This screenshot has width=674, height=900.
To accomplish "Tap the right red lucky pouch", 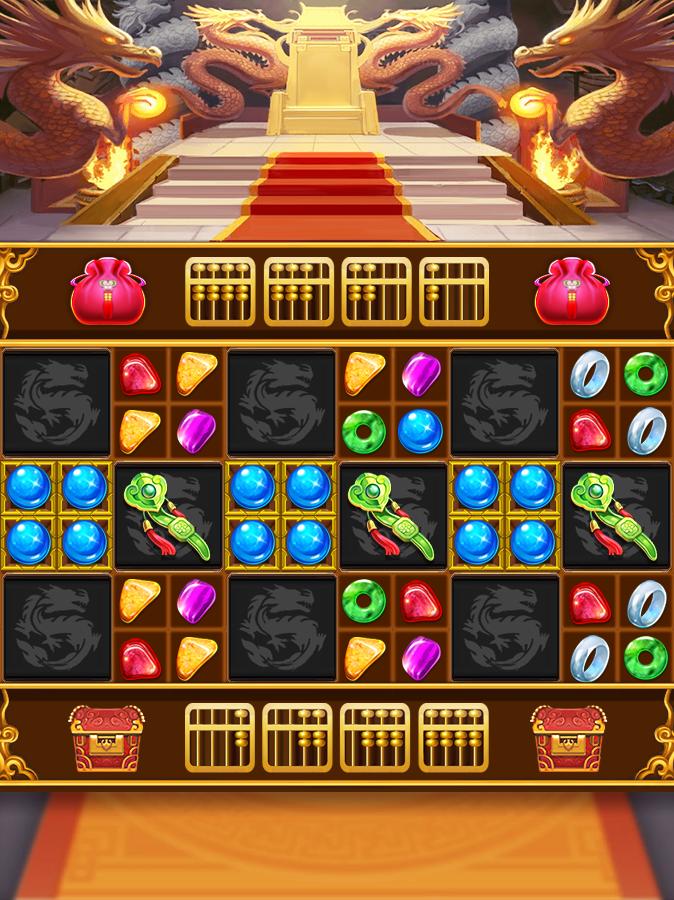I will tap(568, 291).
